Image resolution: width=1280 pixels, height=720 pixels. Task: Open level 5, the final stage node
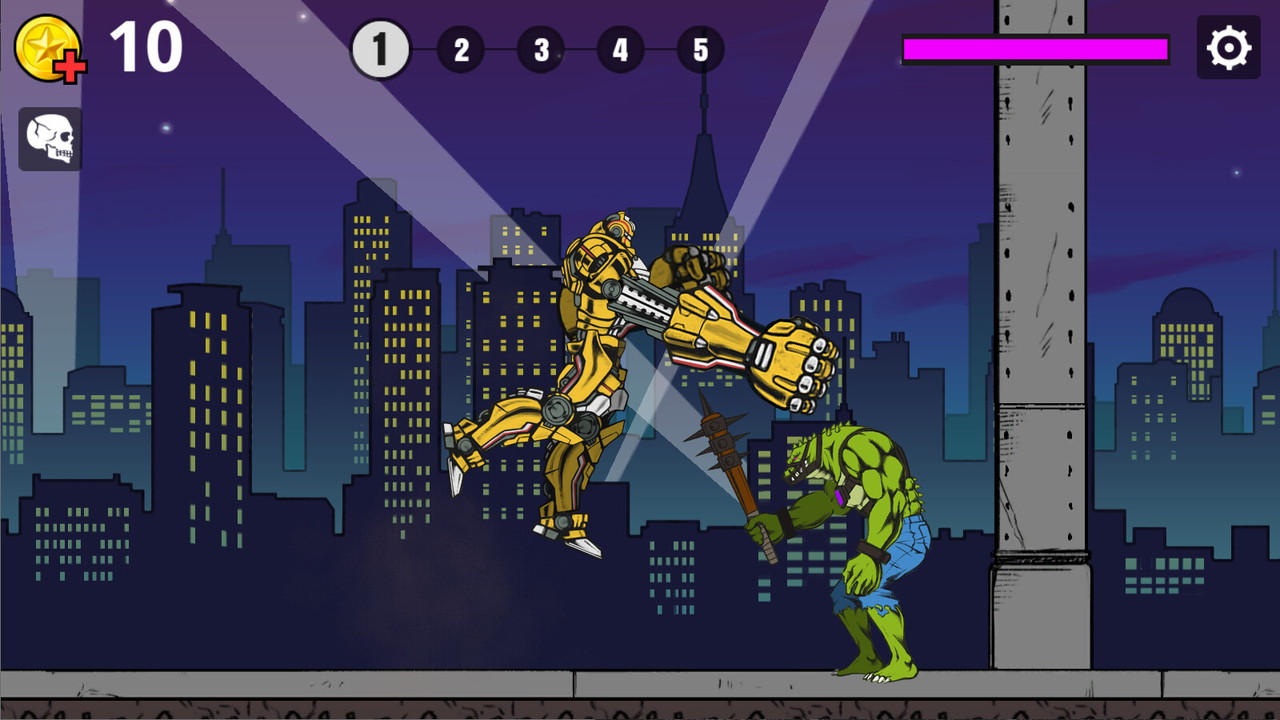701,49
